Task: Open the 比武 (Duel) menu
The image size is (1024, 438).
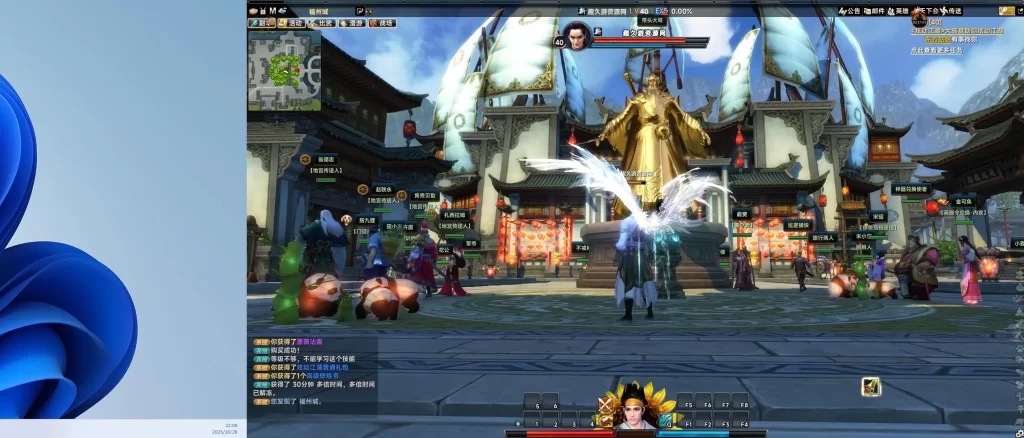Action: [322, 22]
